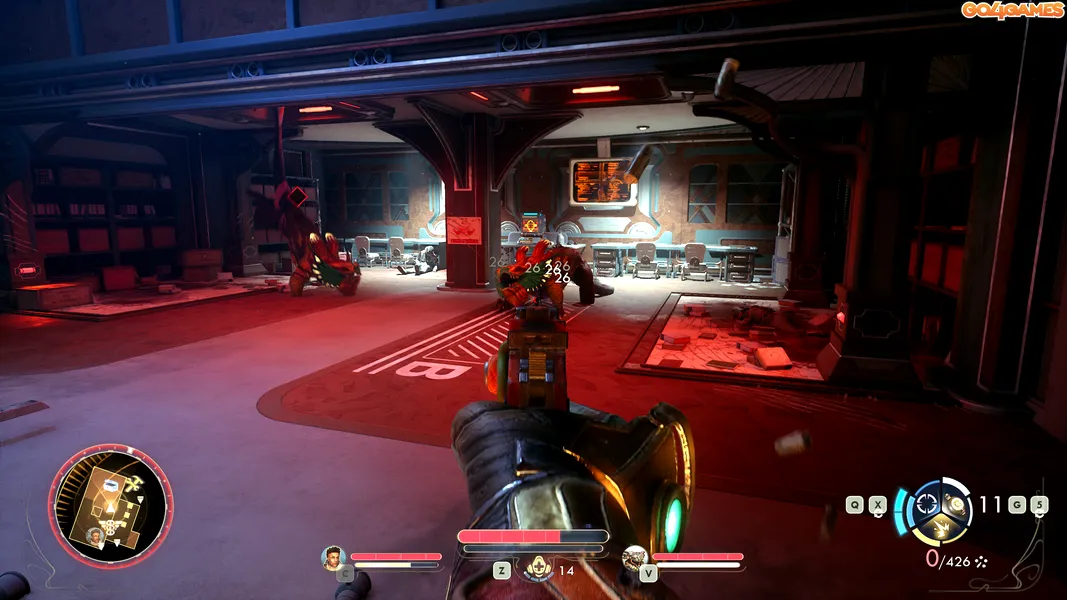
Task: Select the right creature companion portrait
Action: pos(634,558)
